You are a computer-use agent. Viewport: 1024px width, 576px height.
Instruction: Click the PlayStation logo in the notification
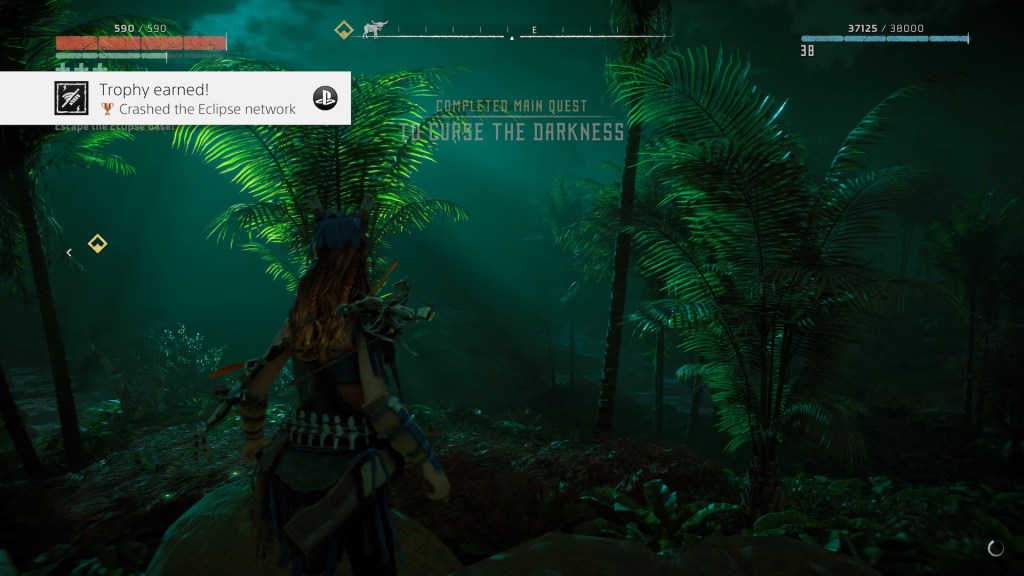pyautogui.click(x=325, y=98)
